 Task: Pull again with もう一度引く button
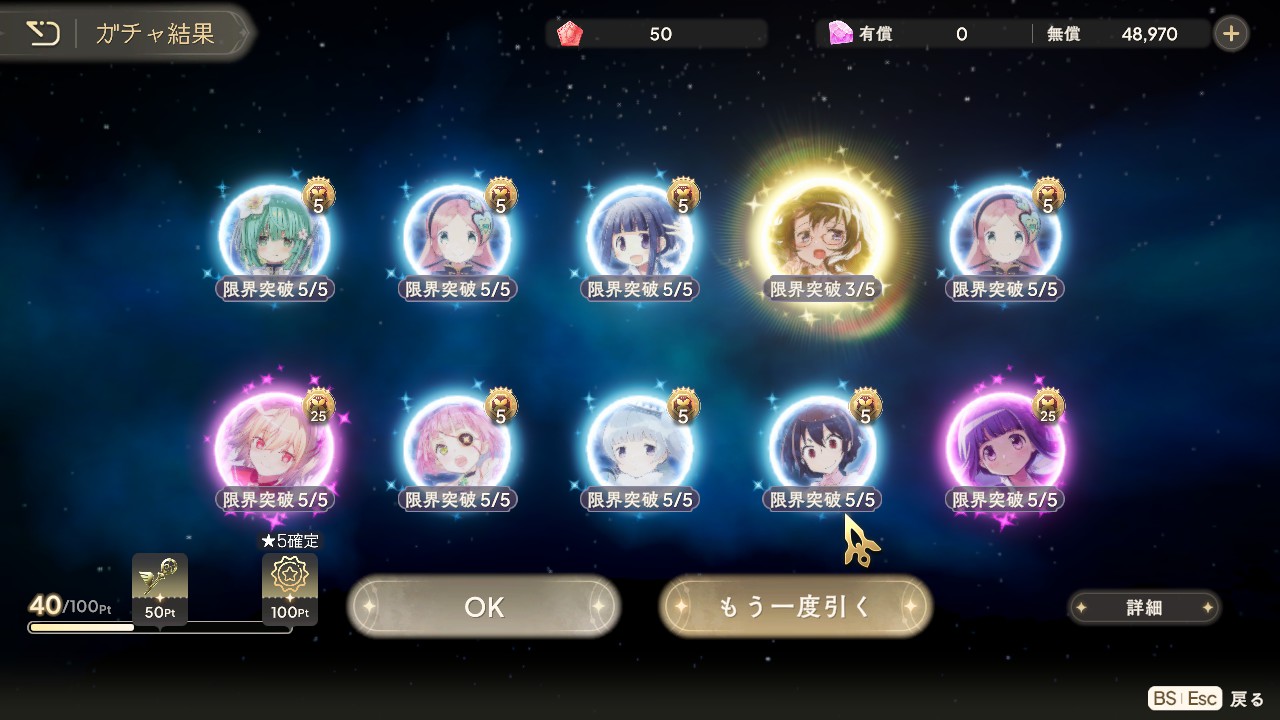click(x=795, y=607)
